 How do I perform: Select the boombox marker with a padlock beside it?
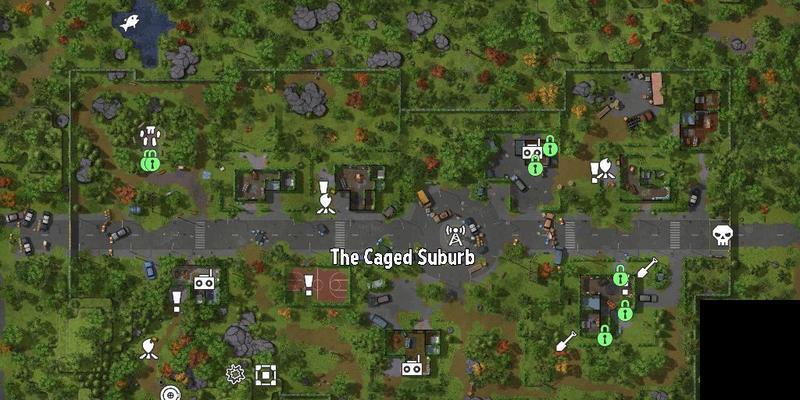529,149
